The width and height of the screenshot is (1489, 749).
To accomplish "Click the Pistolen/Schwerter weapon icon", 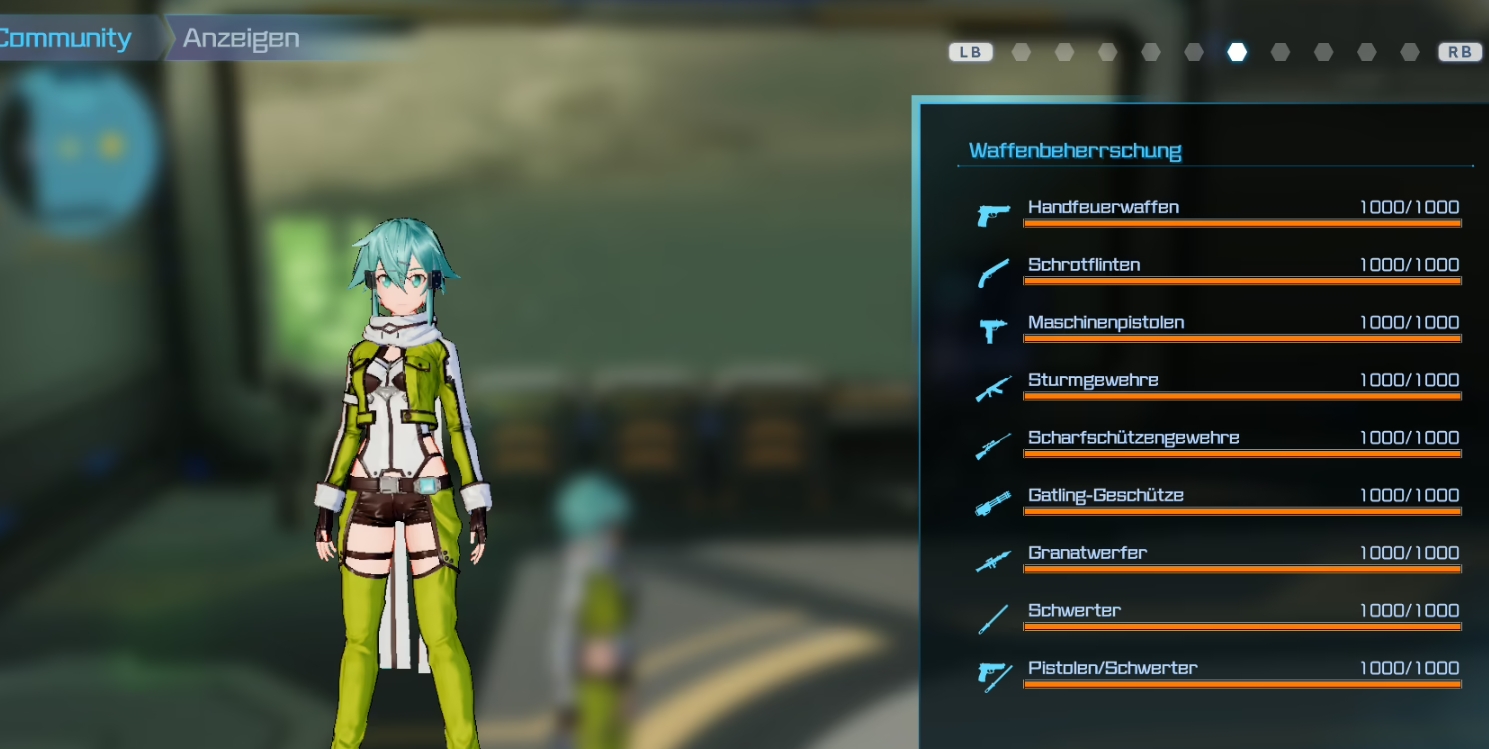I will point(992,675).
